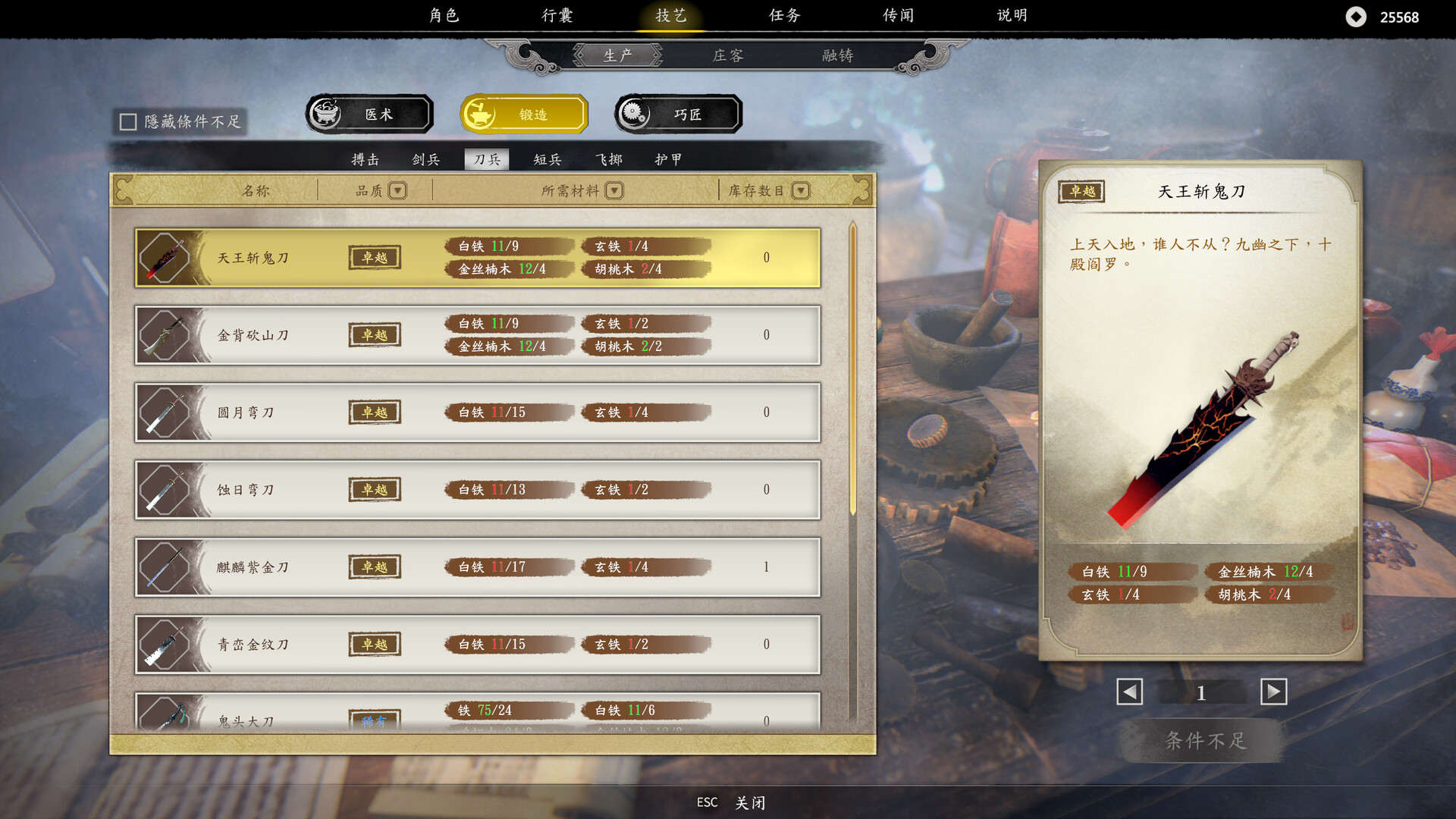Enable the 隐藏條件不足 checkbox
This screenshot has width=1456, height=819.
pyautogui.click(x=127, y=120)
